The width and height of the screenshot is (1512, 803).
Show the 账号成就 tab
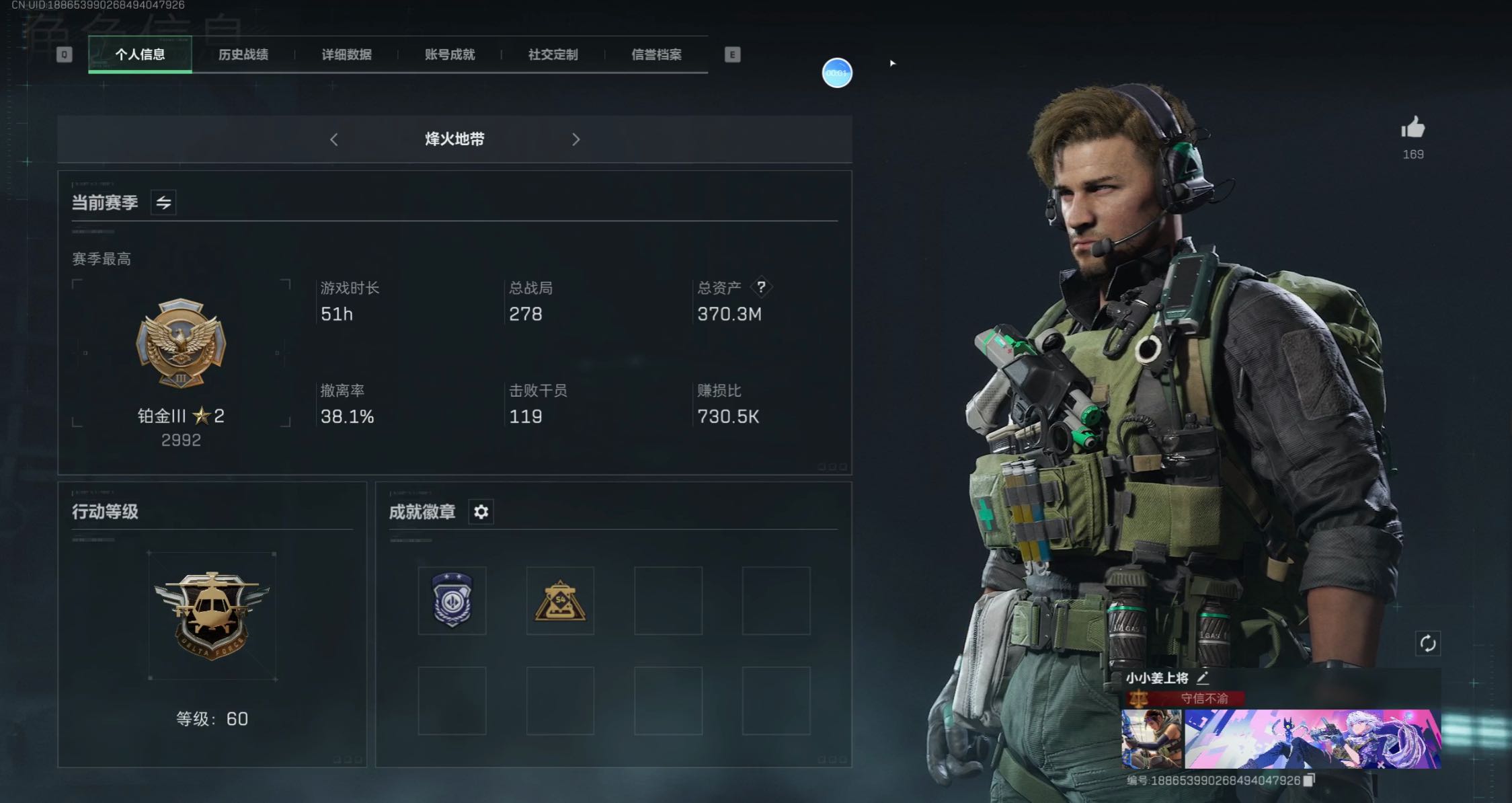(x=450, y=54)
